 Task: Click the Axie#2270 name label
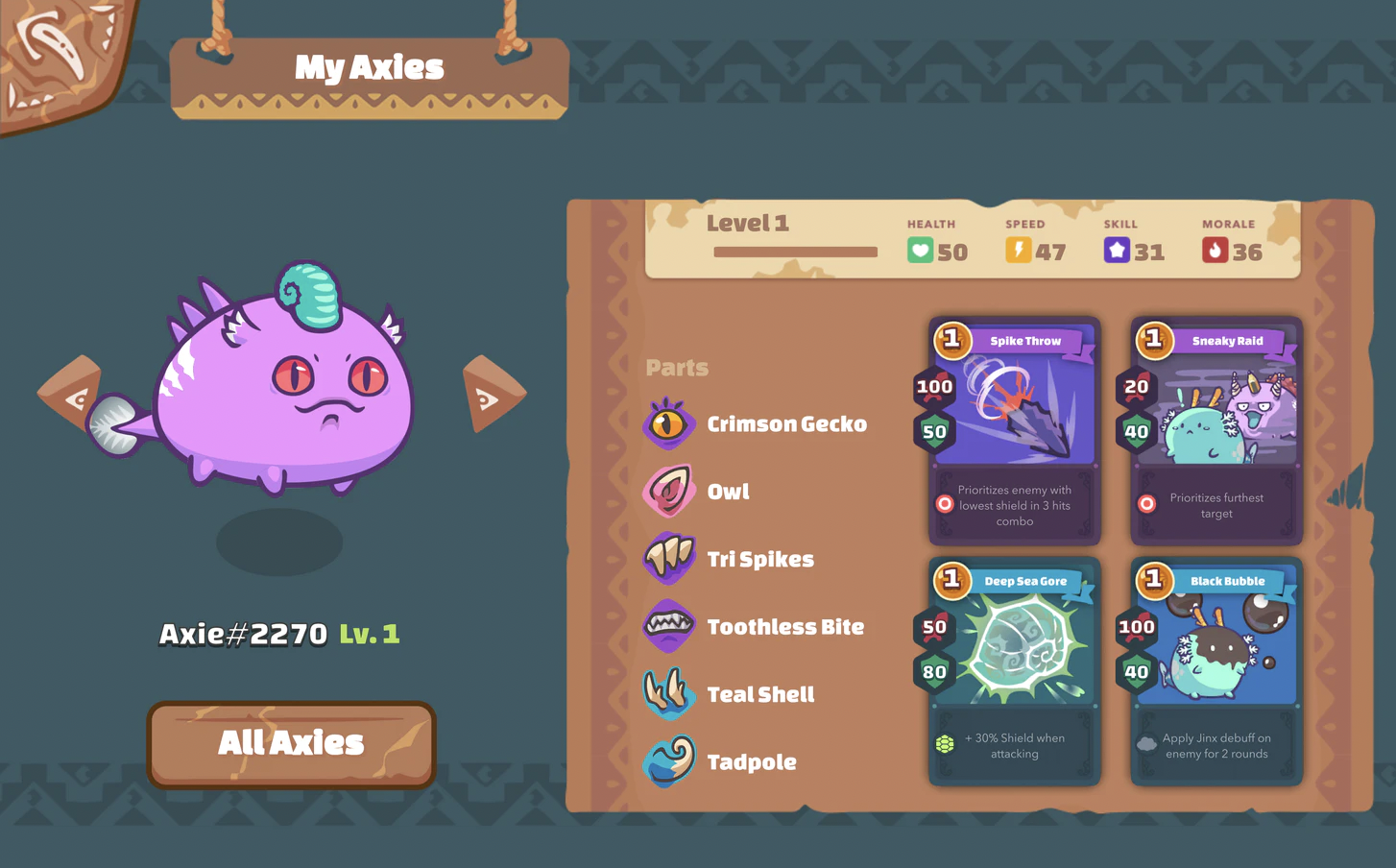coord(245,636)
